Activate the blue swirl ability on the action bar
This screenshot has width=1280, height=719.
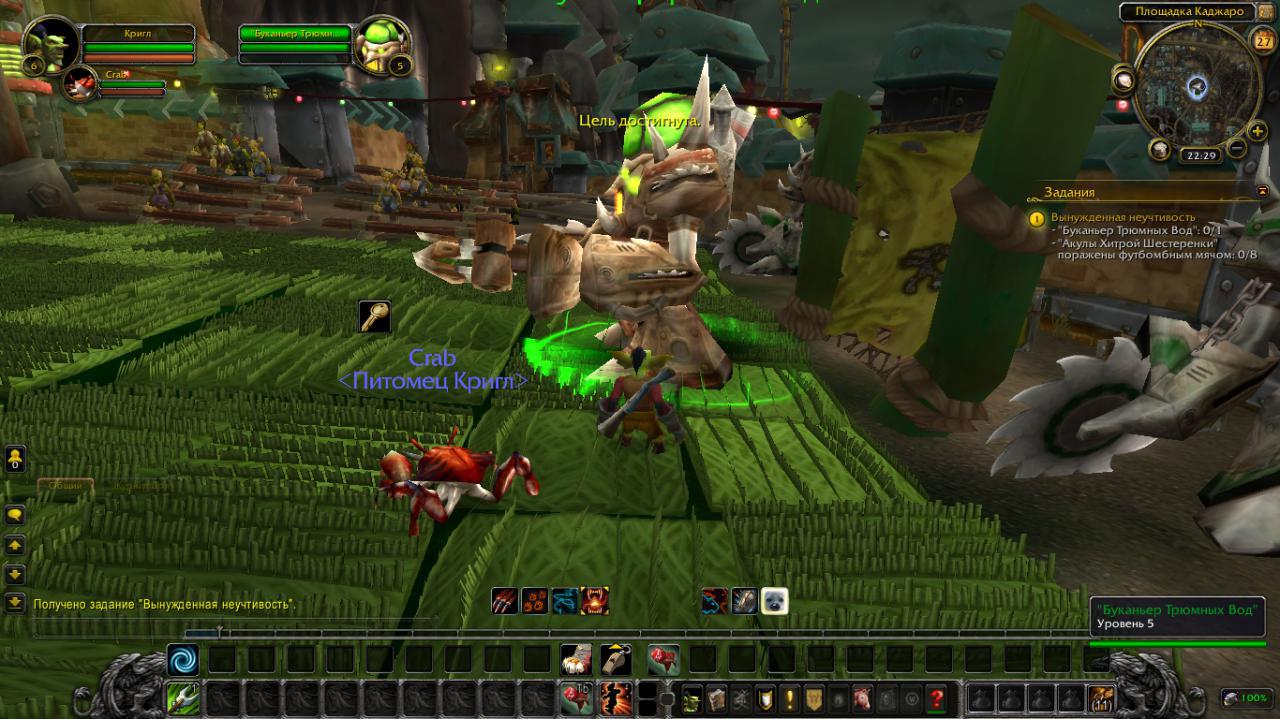(183, 659)
